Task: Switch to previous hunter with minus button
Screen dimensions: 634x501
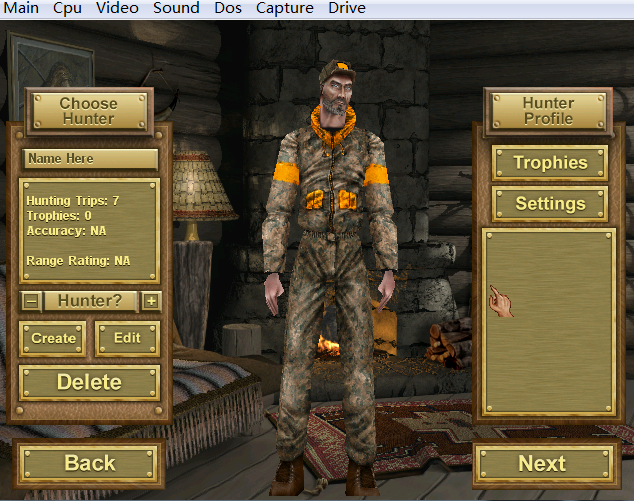Action: click(31, 300)
